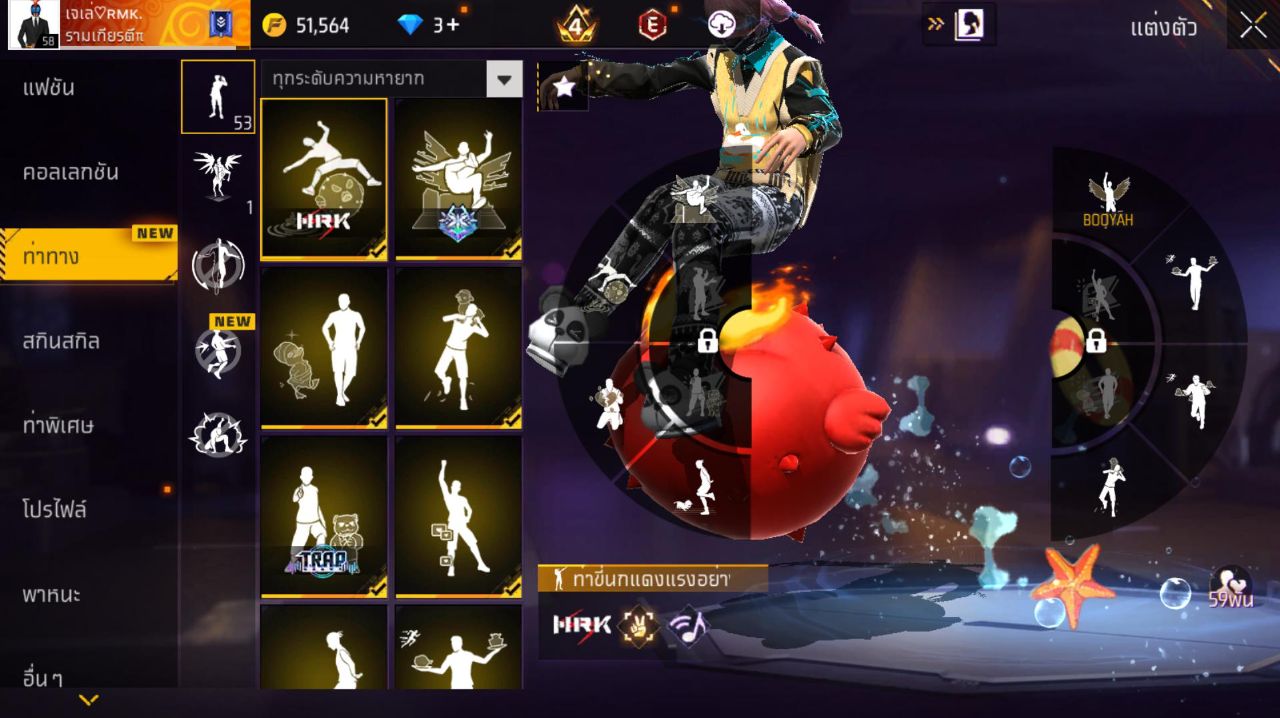This screenshot has height=718, width=1280.
Task: Open the สกินสกิล category
Action: 62,341
